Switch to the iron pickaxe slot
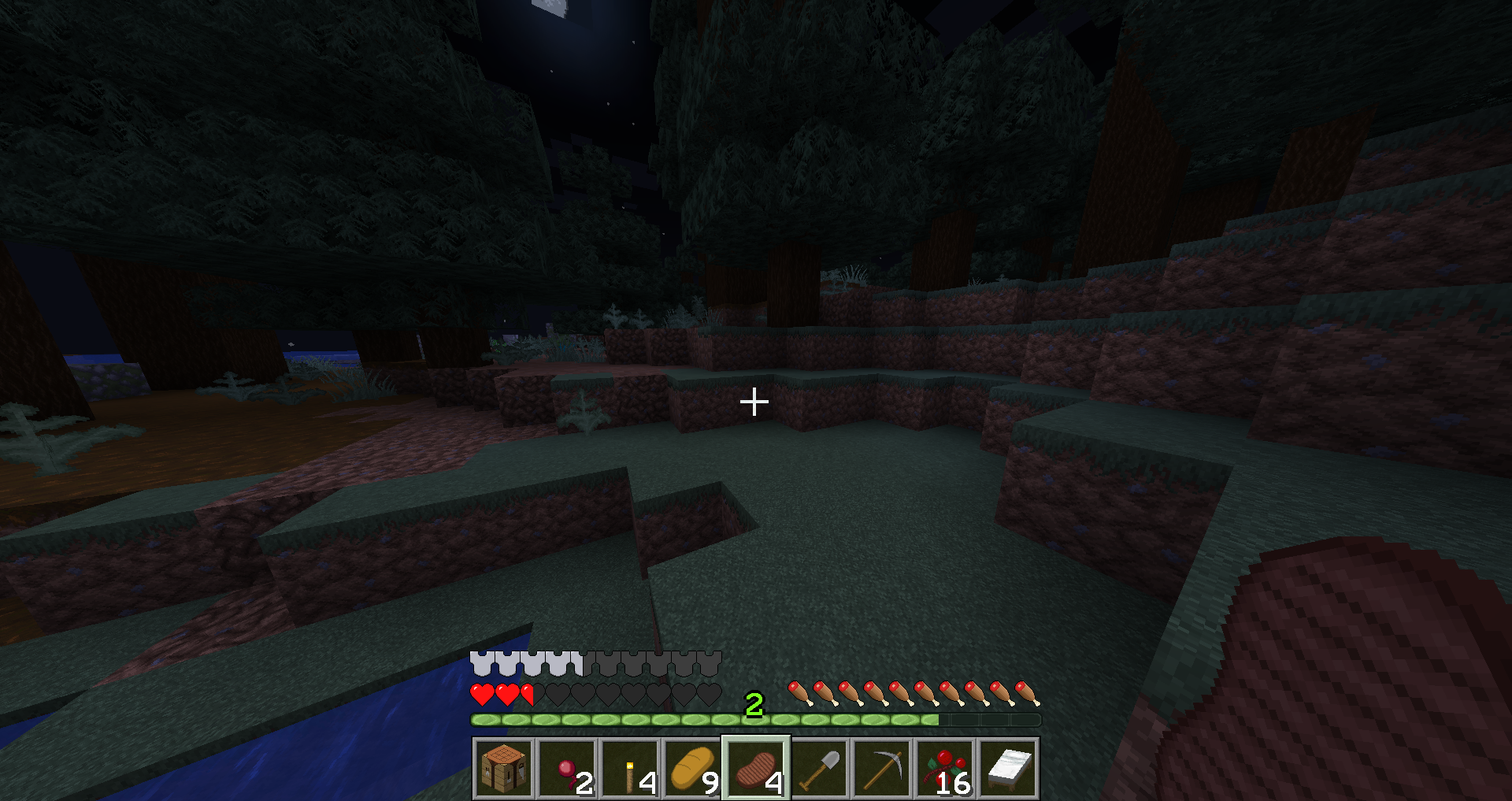Screen dimensions: 1512x801 [x=882, y=769]
